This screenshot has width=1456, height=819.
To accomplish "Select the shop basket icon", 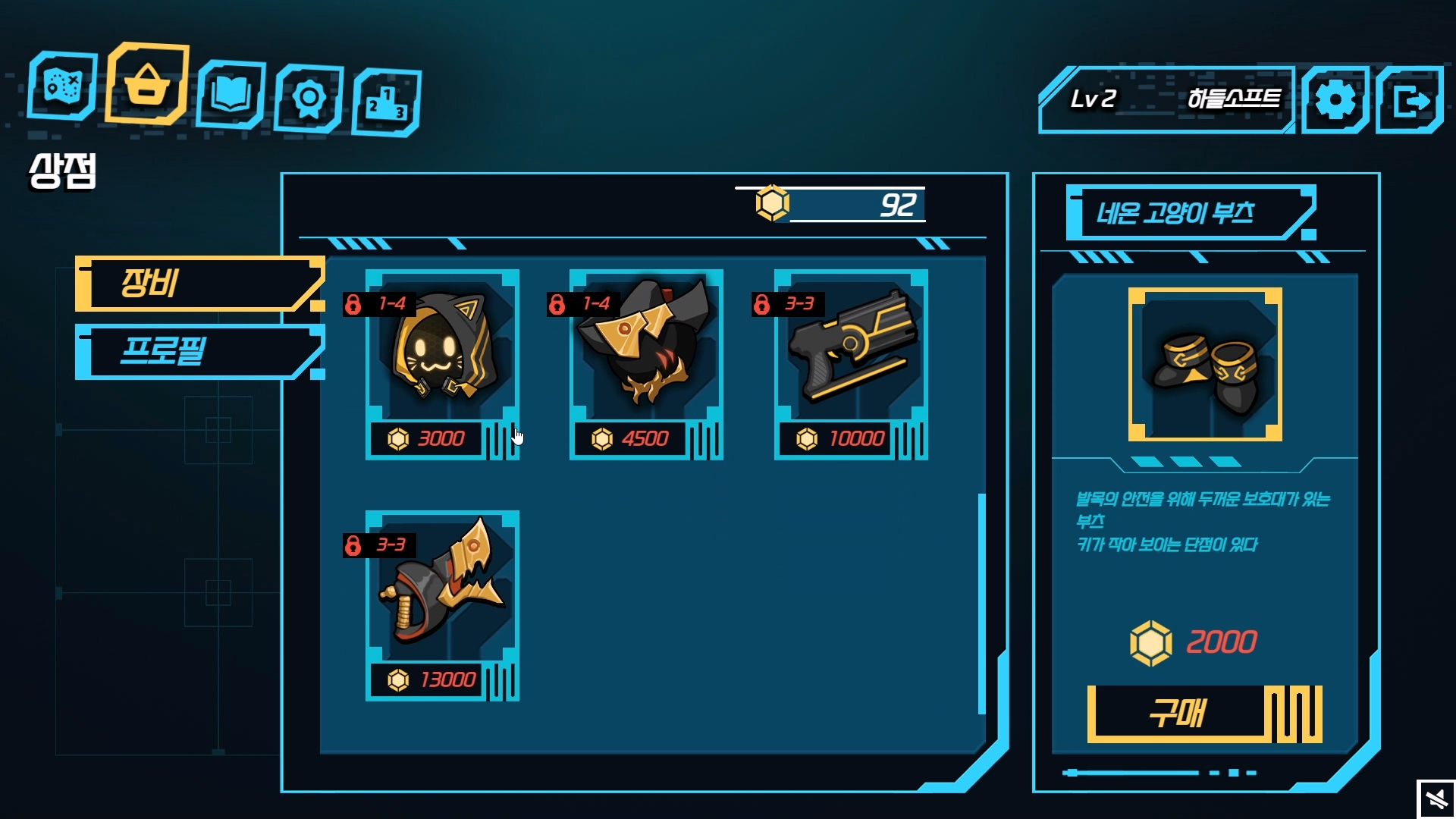I will pos(147,83).
